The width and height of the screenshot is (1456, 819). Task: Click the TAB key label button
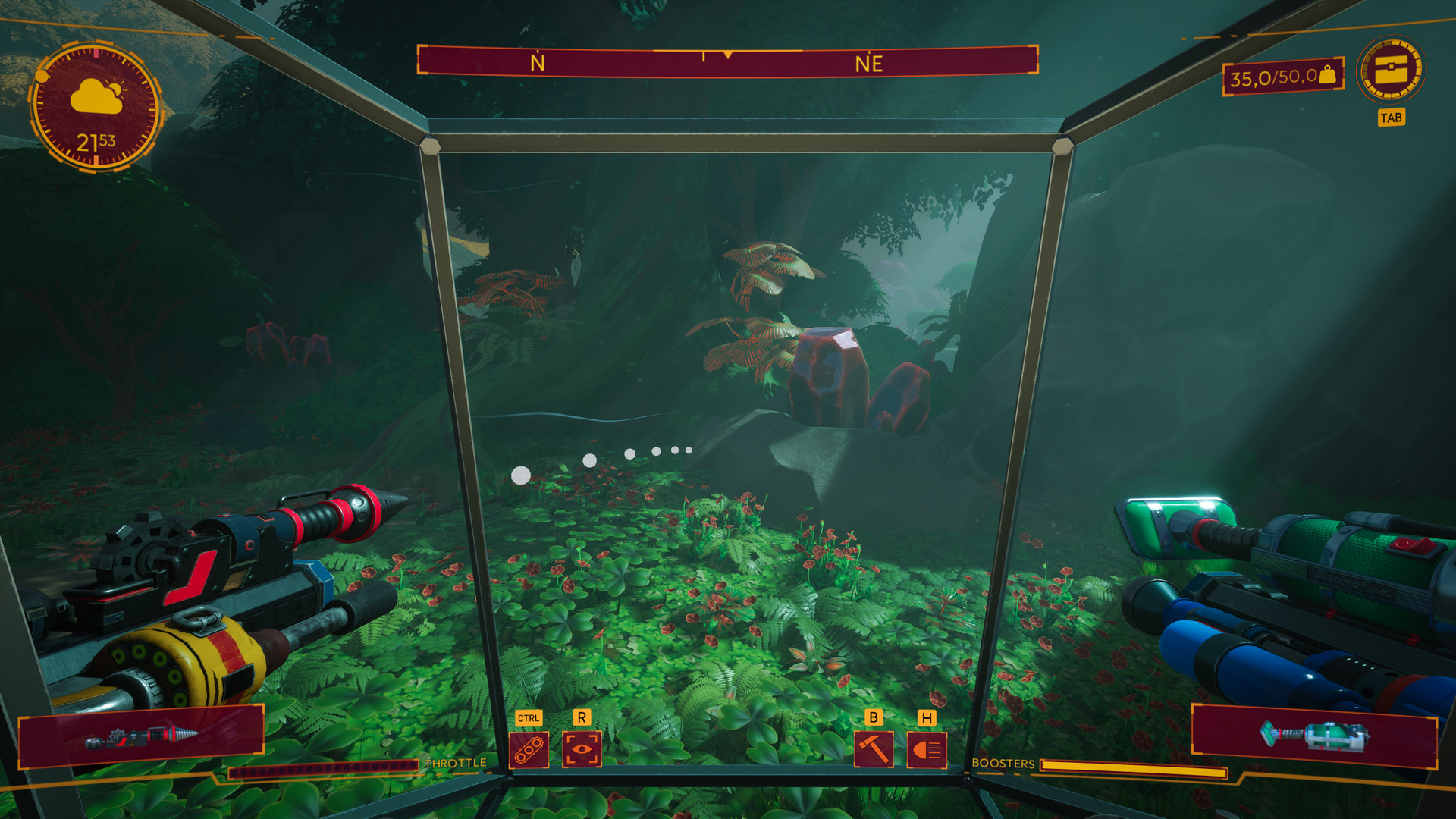click(x=1392, y=117)
